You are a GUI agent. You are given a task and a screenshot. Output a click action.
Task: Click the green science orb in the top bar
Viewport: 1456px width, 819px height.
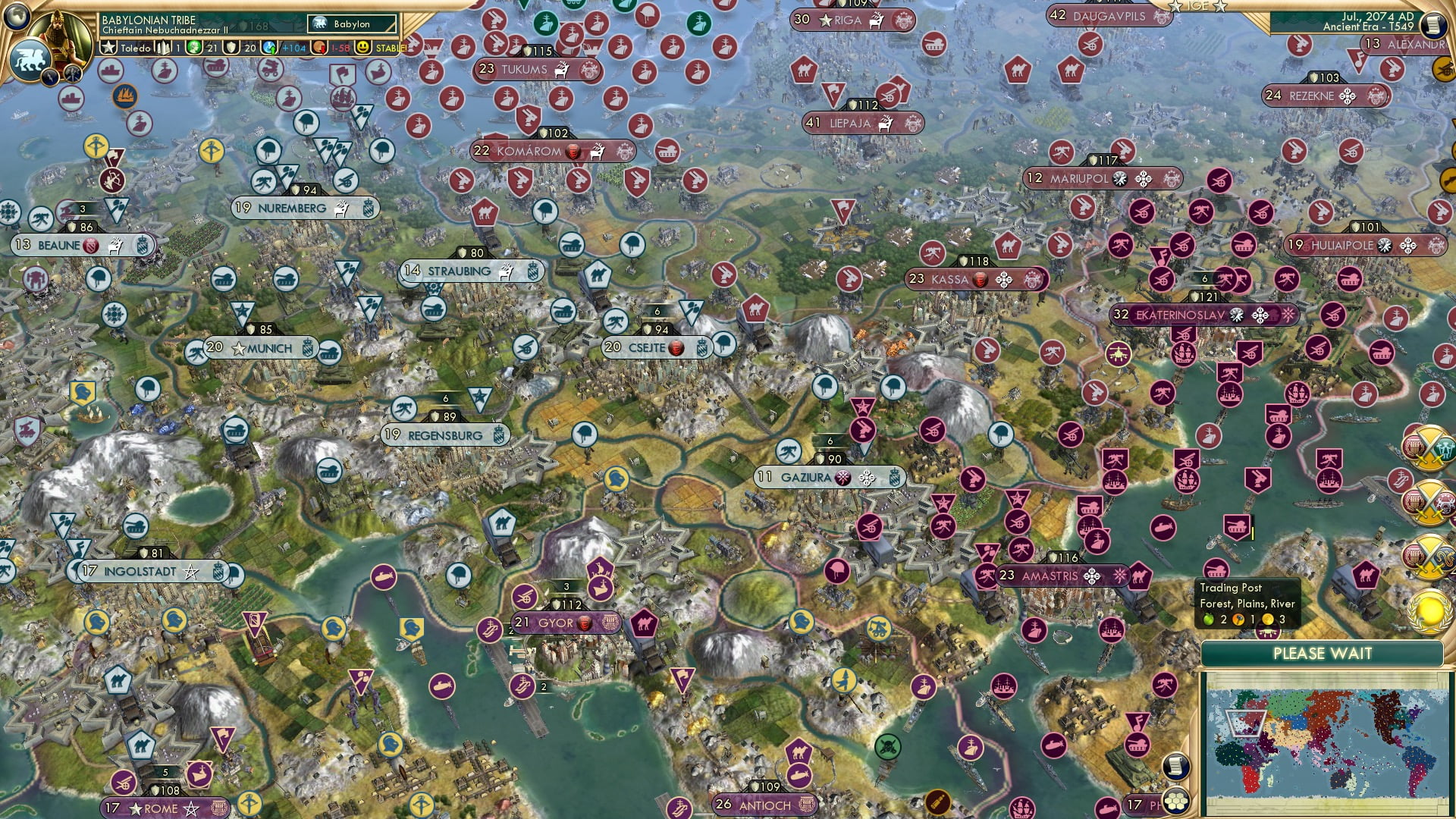tap(193, 47)
